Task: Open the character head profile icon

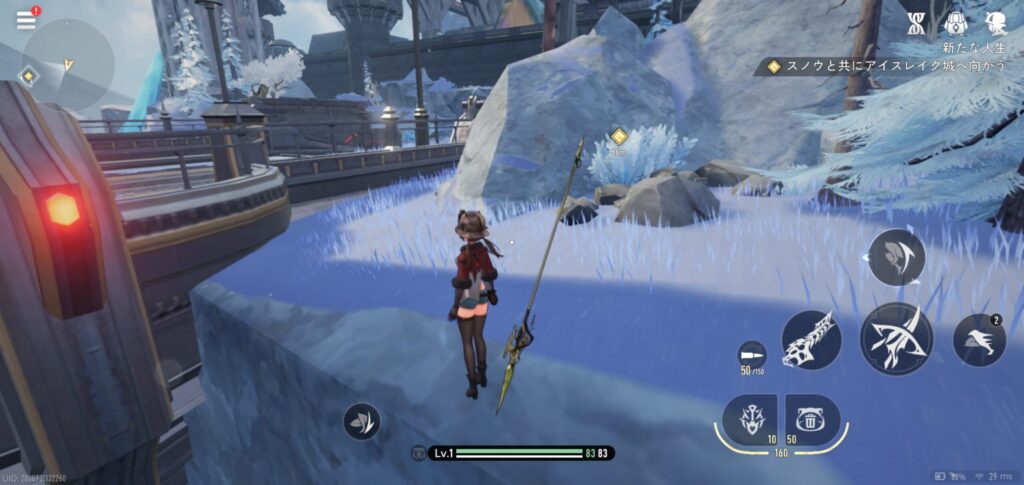Action: point(994,24)
